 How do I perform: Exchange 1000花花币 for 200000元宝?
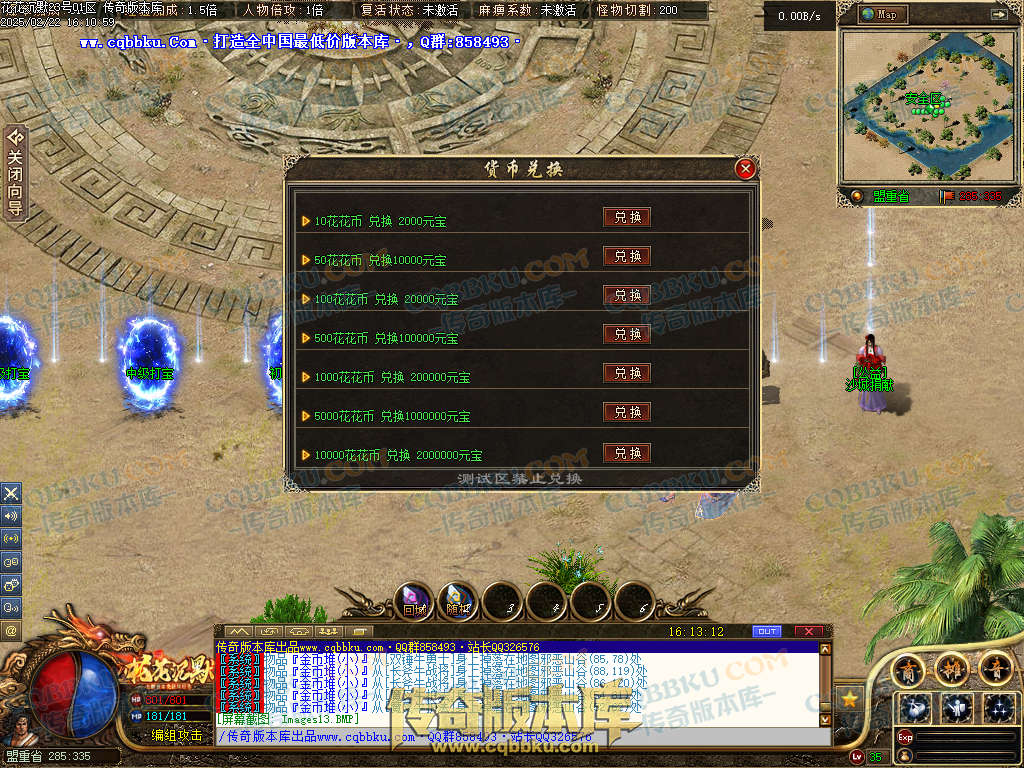coord(627,373)
